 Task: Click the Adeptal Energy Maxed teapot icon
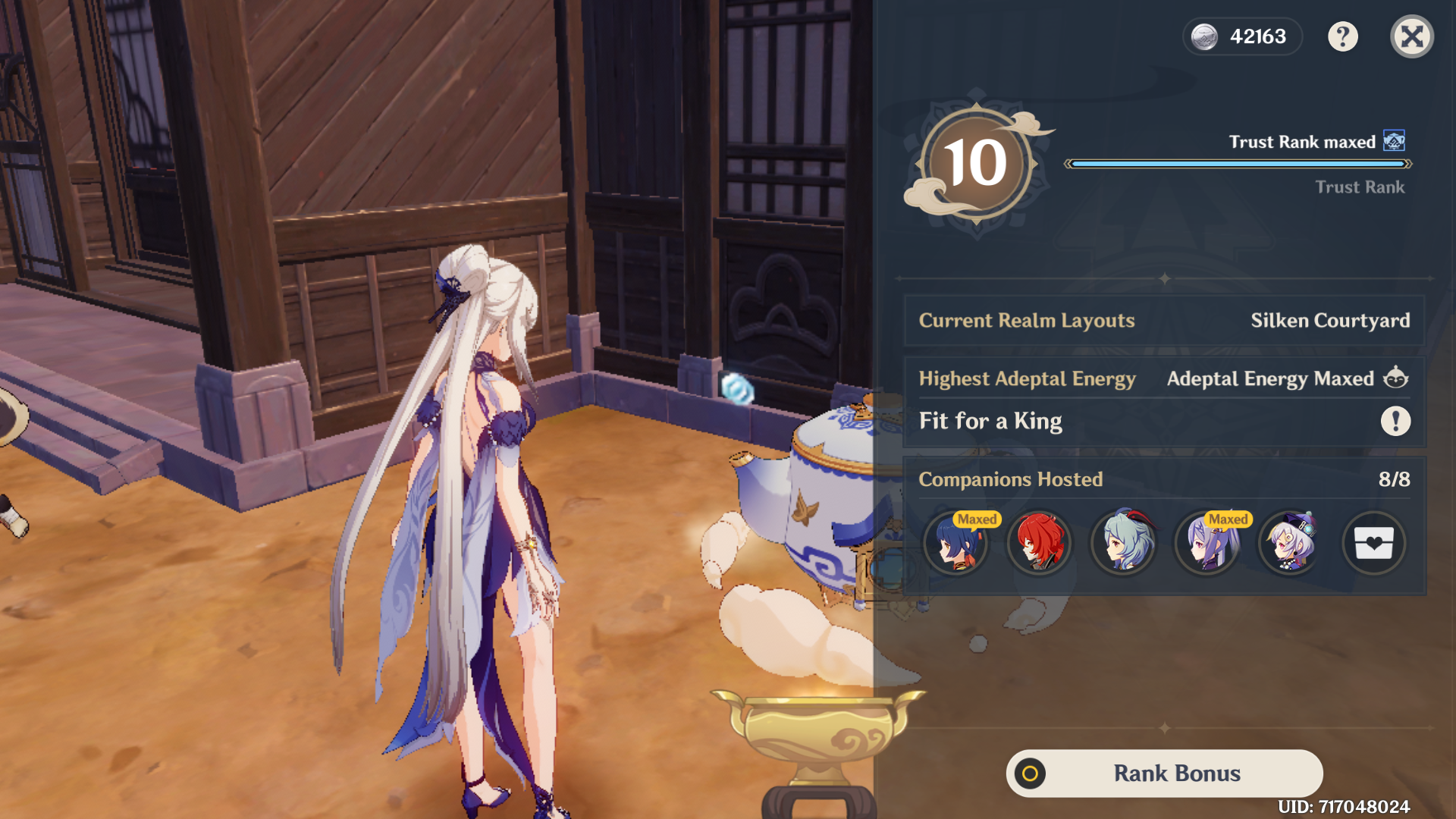coord(1398,378)
